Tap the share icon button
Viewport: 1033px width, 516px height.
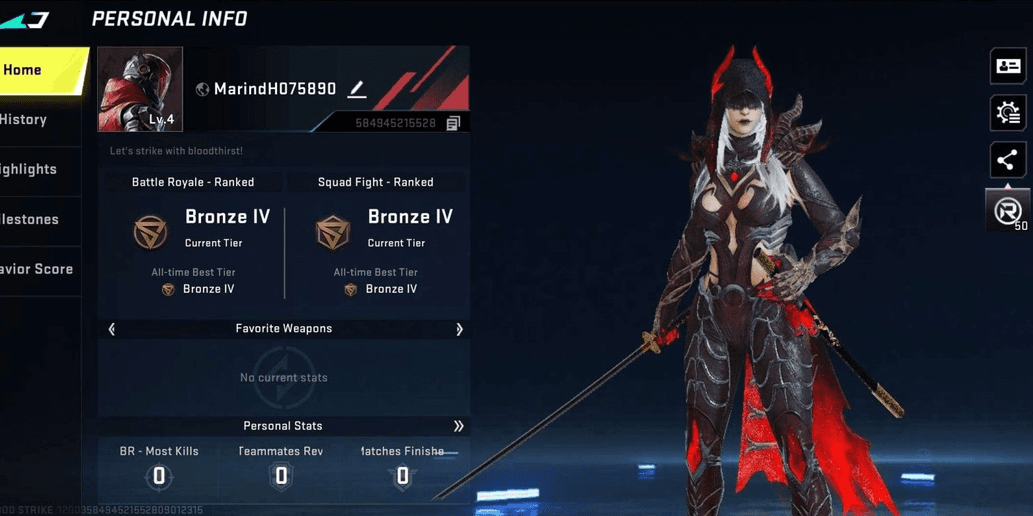[x=1008, y=160]
